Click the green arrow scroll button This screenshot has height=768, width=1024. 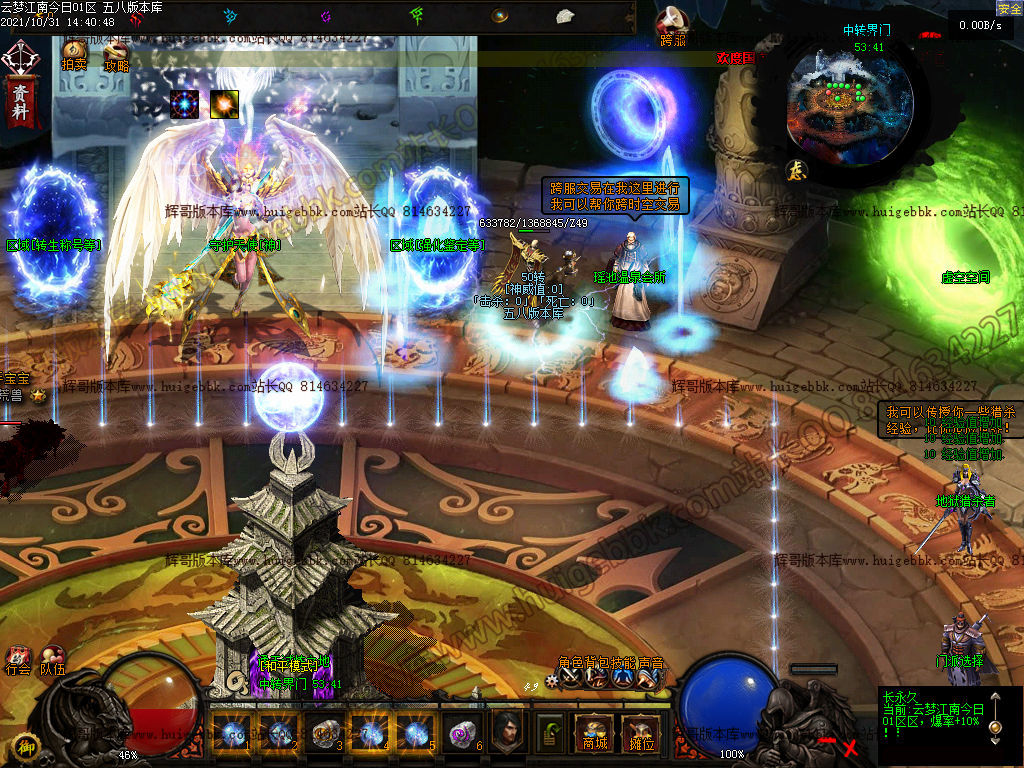pos(550,733)
